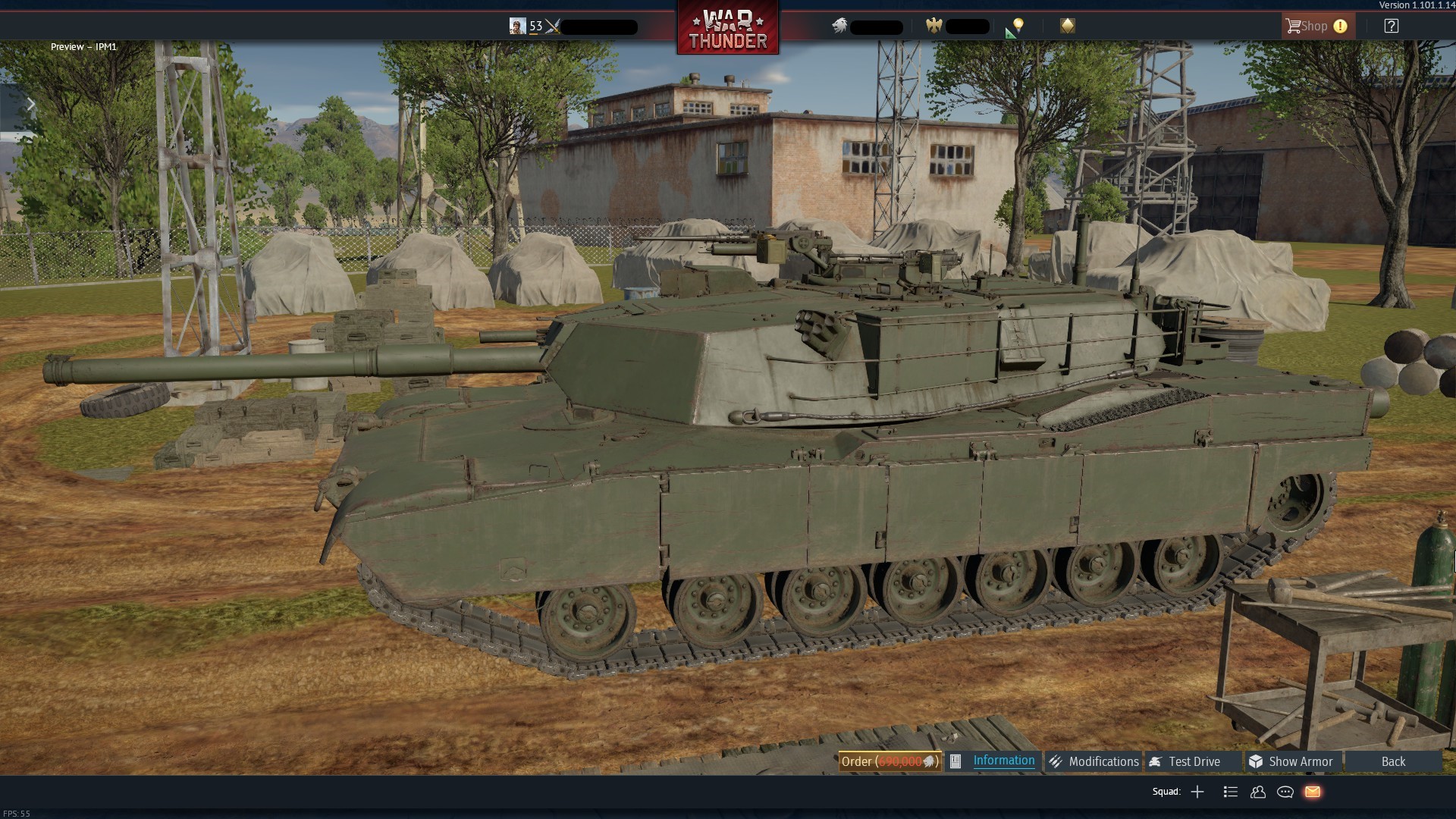Click the lightbulb research points icon

[1018, 26]
